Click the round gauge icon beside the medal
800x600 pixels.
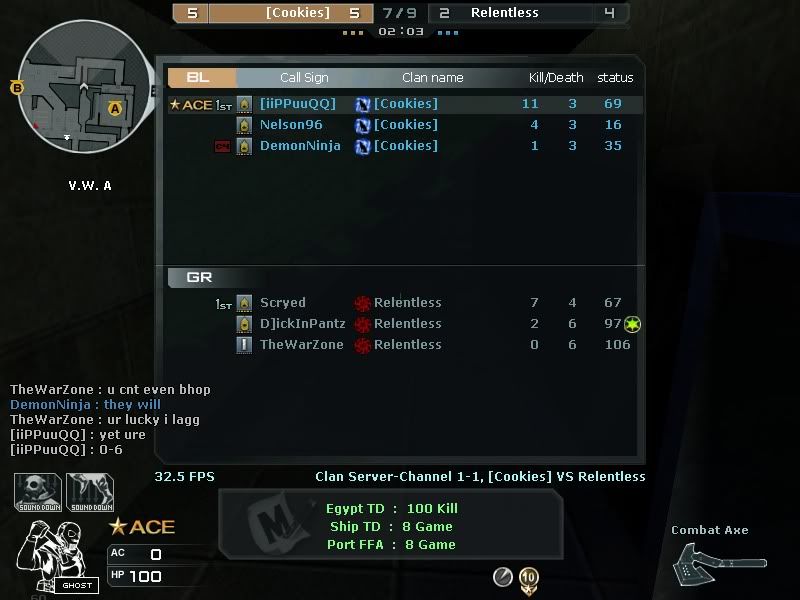(503, 577)
